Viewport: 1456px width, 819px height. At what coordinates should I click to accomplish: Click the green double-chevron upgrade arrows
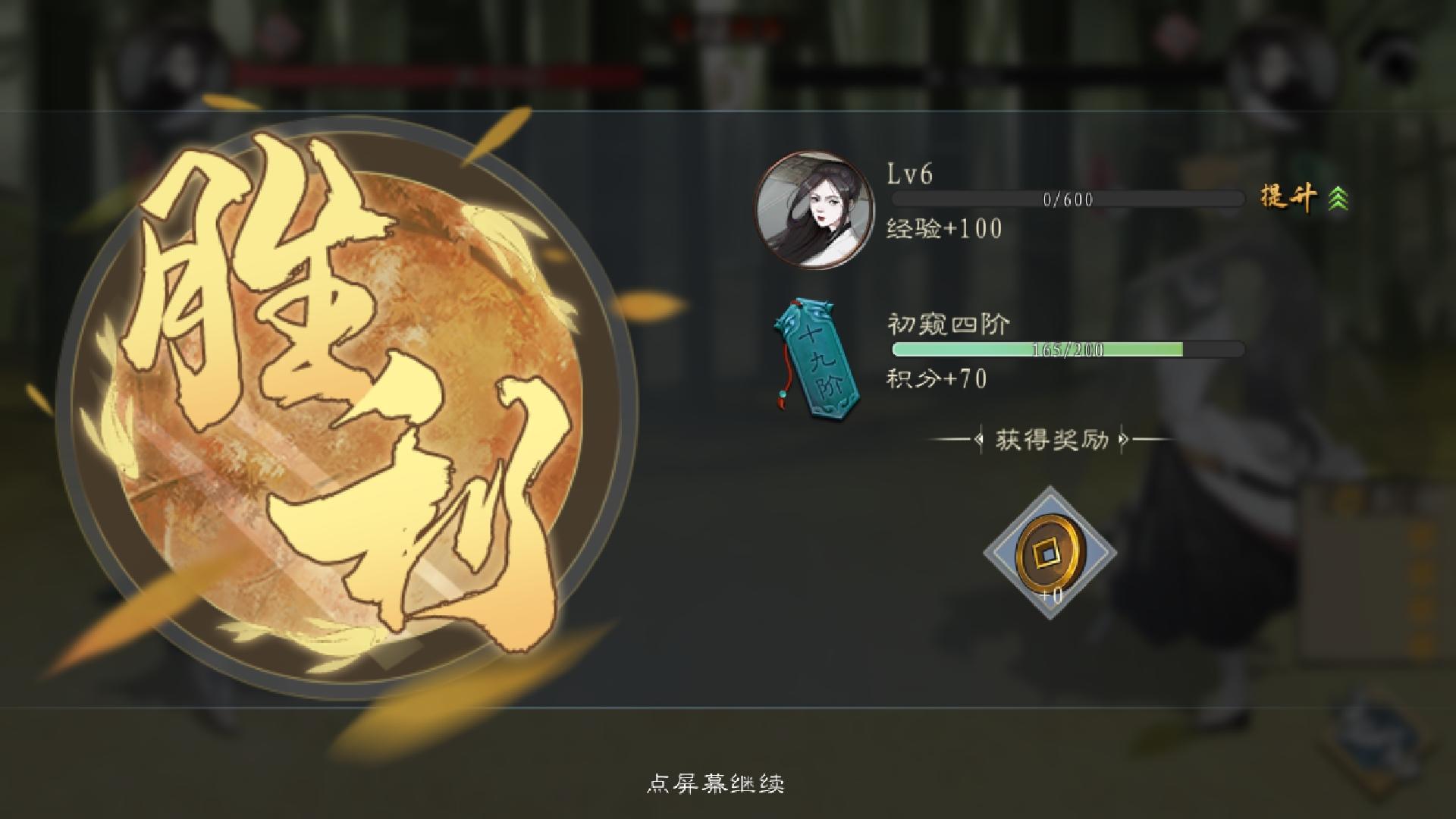point(1339,199)
